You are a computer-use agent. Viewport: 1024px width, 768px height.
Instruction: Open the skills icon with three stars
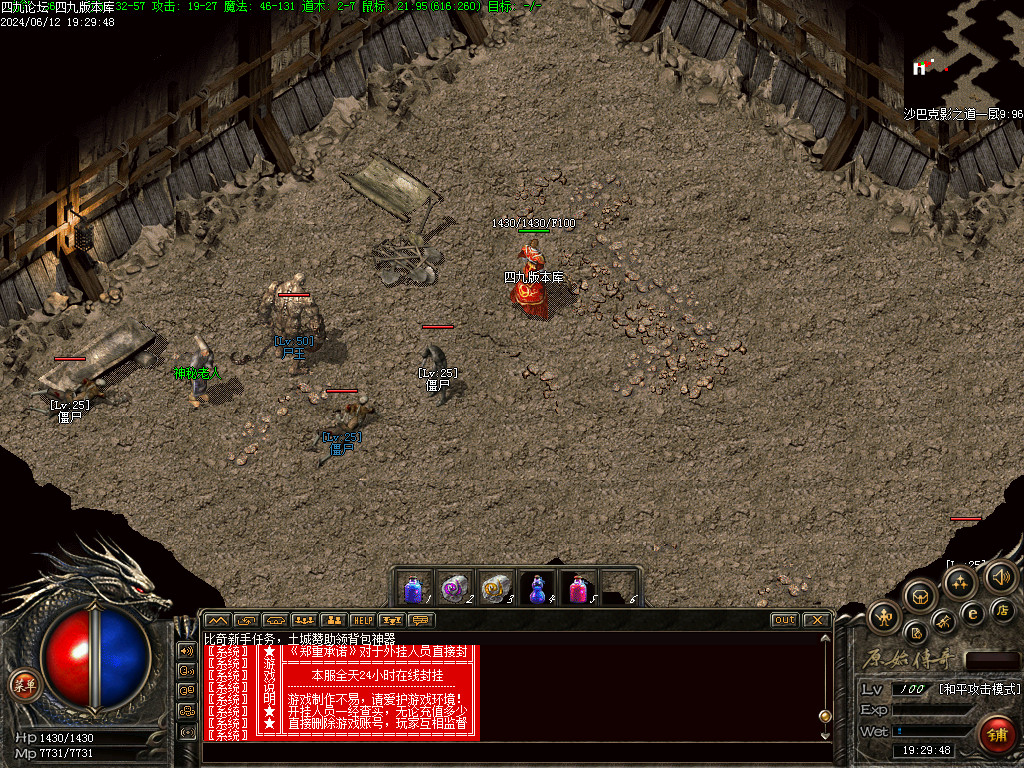point(961,583)
